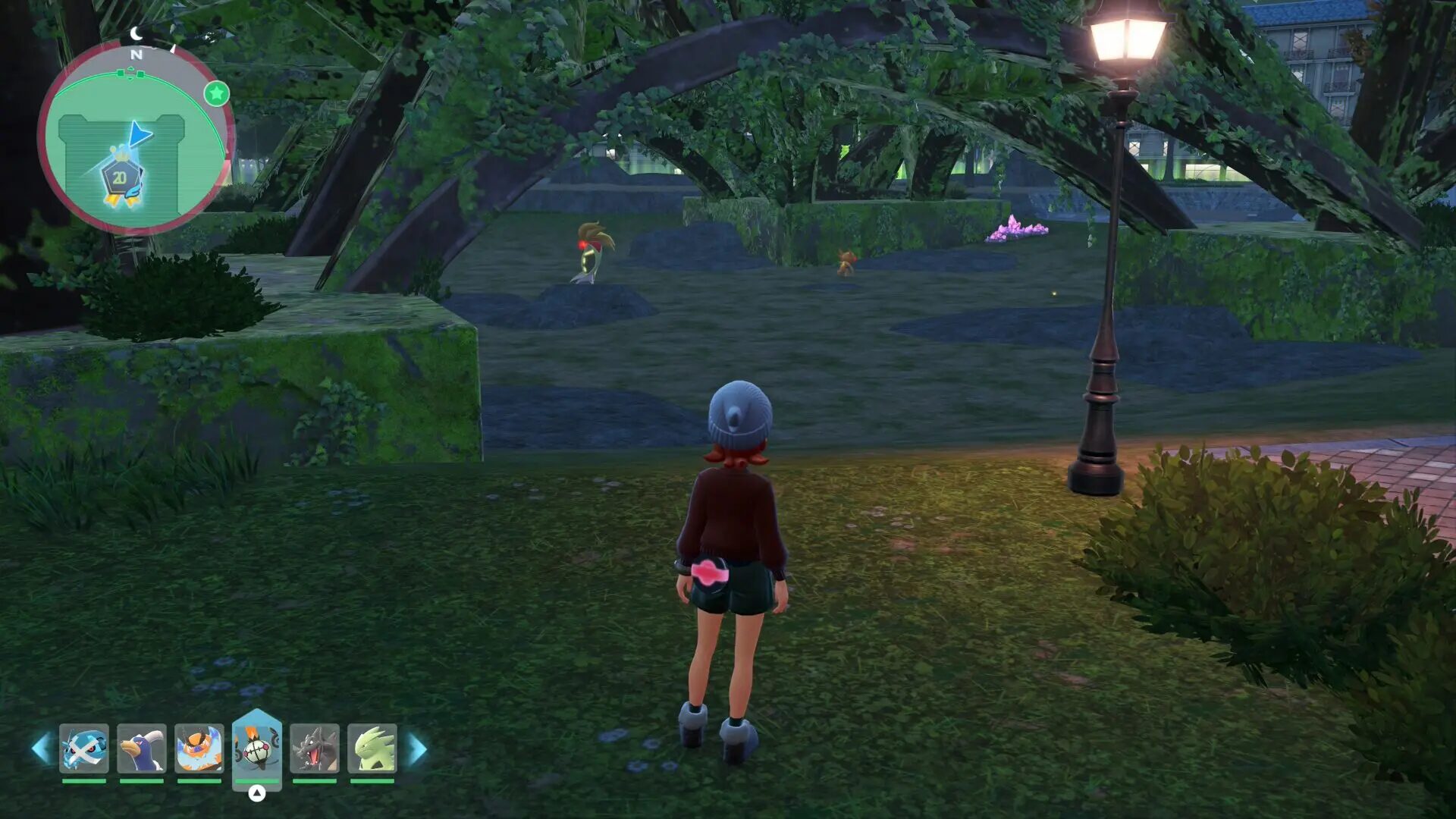Click the left arrow beside the party bar
This screenshot has height=819, width=1456.
41,748
